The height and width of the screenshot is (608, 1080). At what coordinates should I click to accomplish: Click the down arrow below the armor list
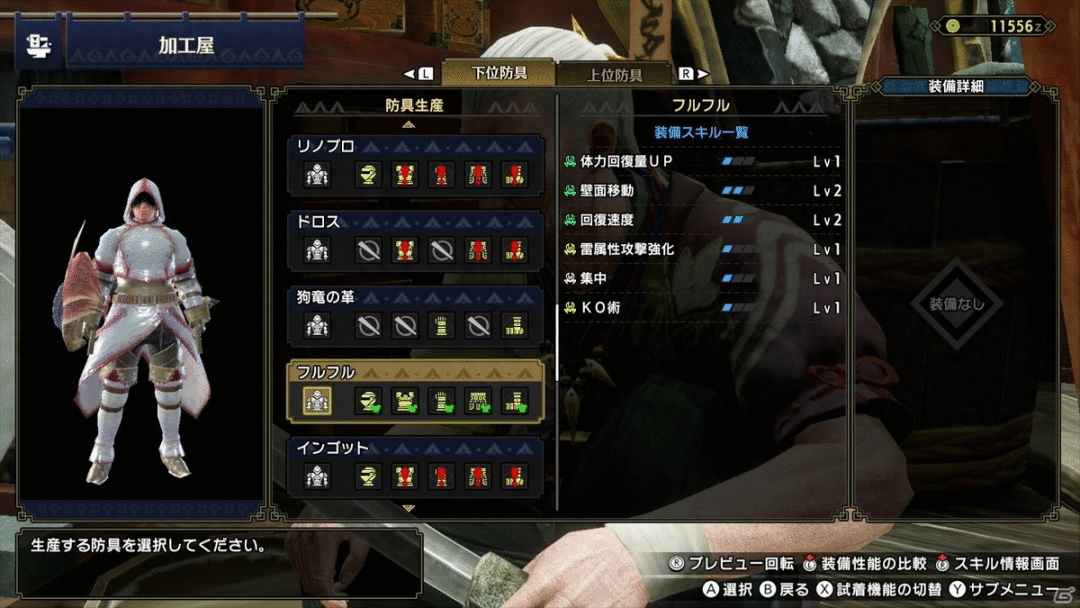click(408, 508)
